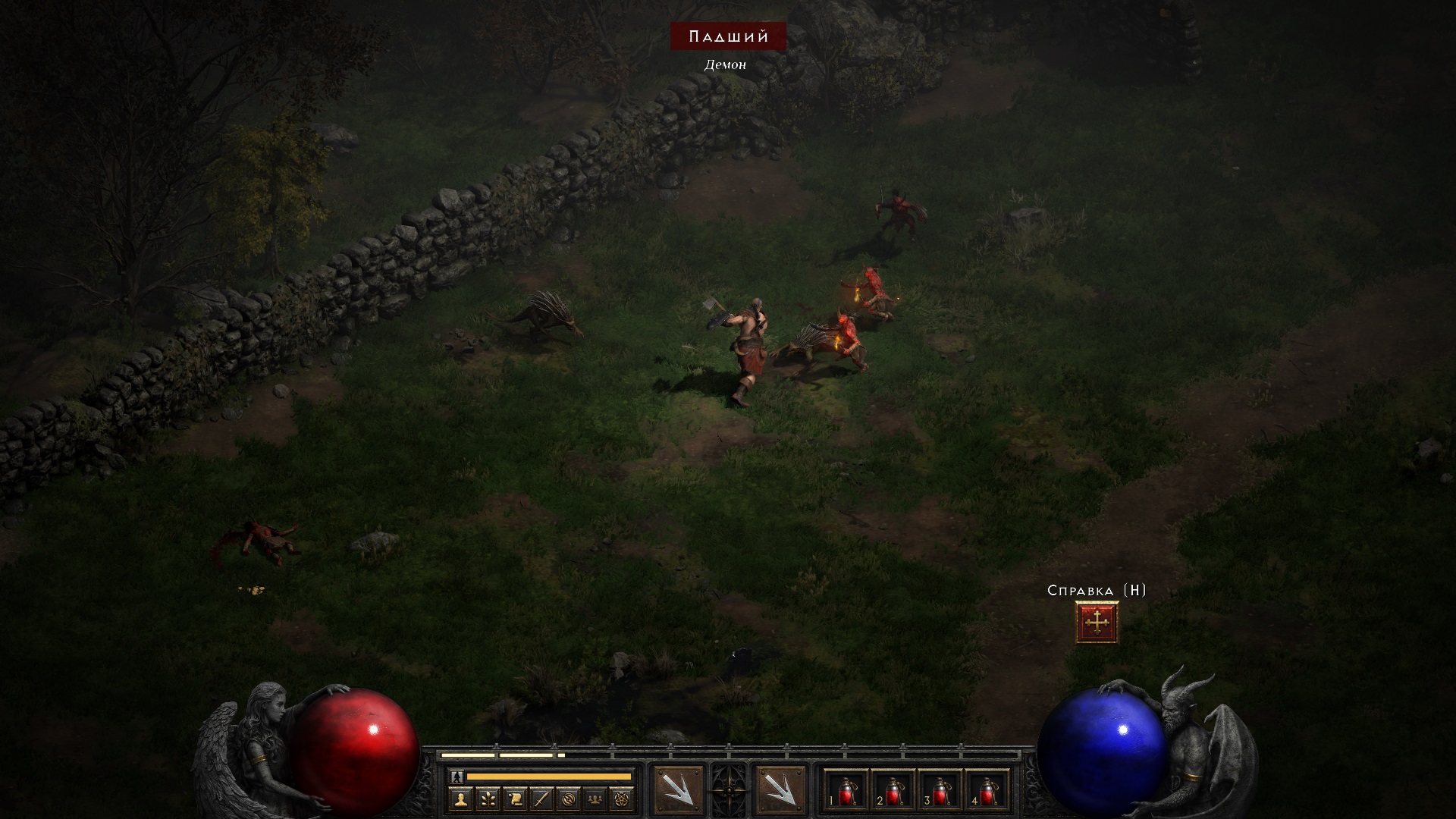The width and height of the screenshot is (1456, 819).
Task: Open the quest log scroll icon
Action: point(515,799)
